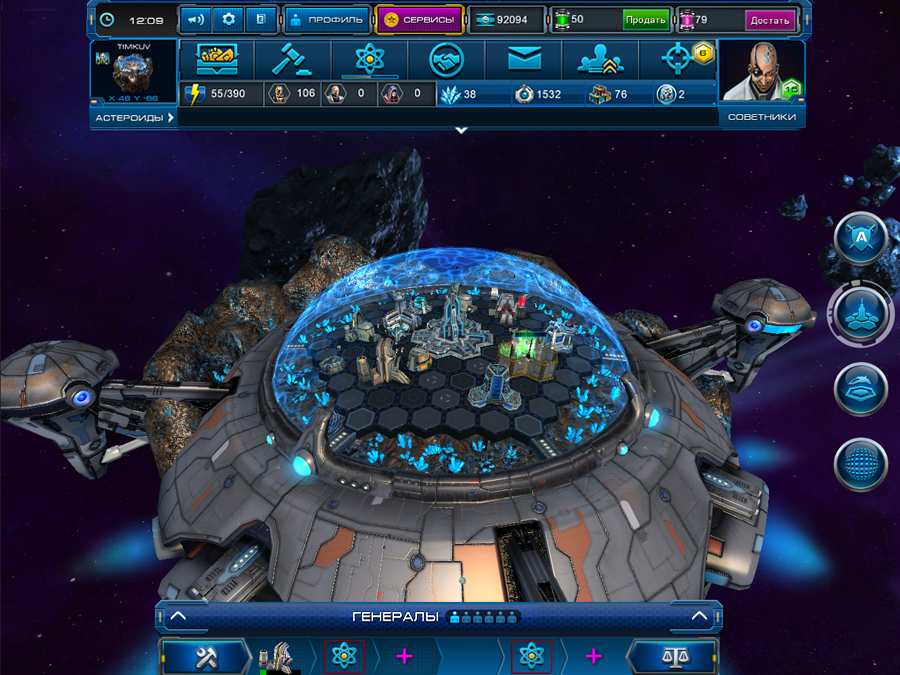The width and height of the screenshot is (900, 675).
Task: Open the globe galaxy map button
Action: click(x=861, y=465)
